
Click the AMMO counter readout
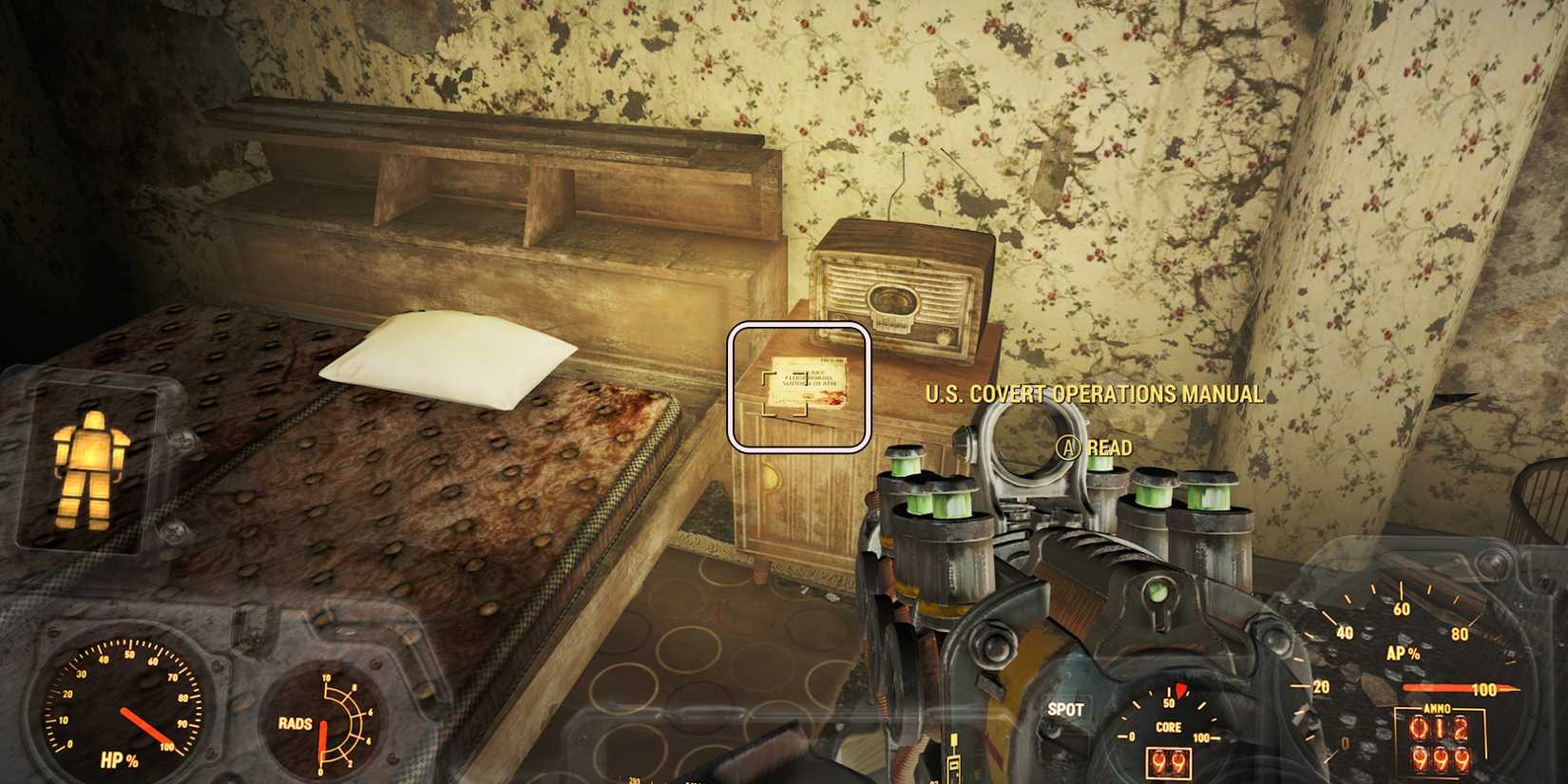click(x=1438, y=741)
